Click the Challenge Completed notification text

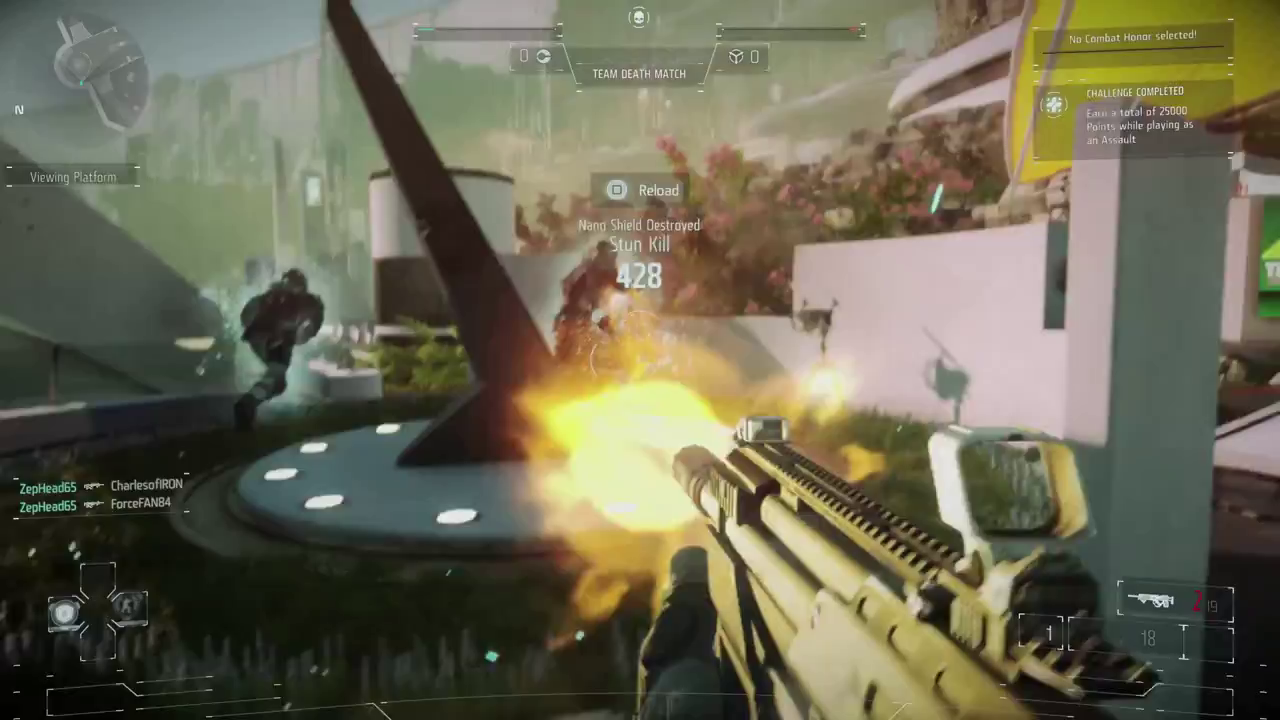point(1135,91)
